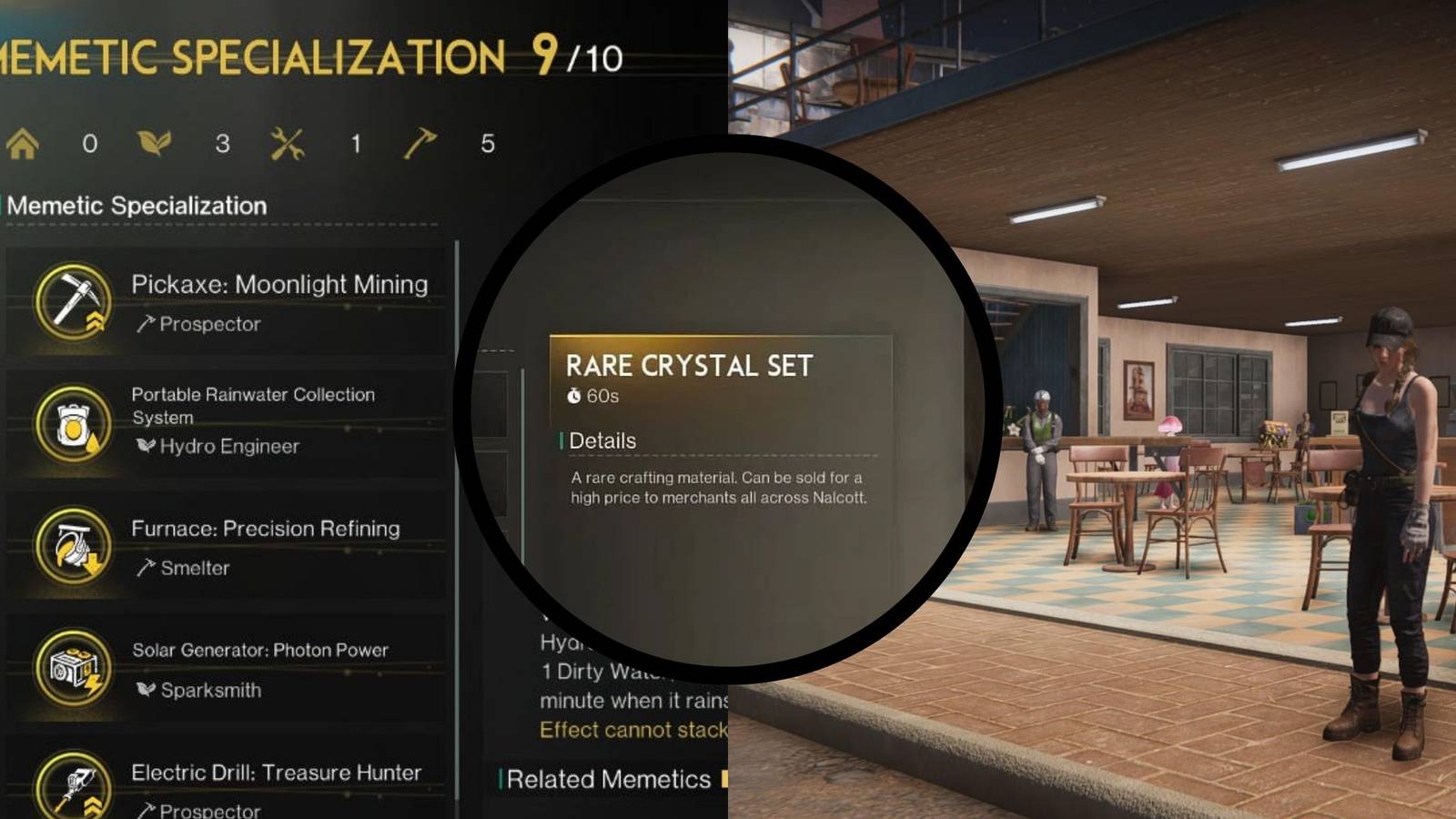Expand the Details section of Rare Crystal Set

[602, 440]
